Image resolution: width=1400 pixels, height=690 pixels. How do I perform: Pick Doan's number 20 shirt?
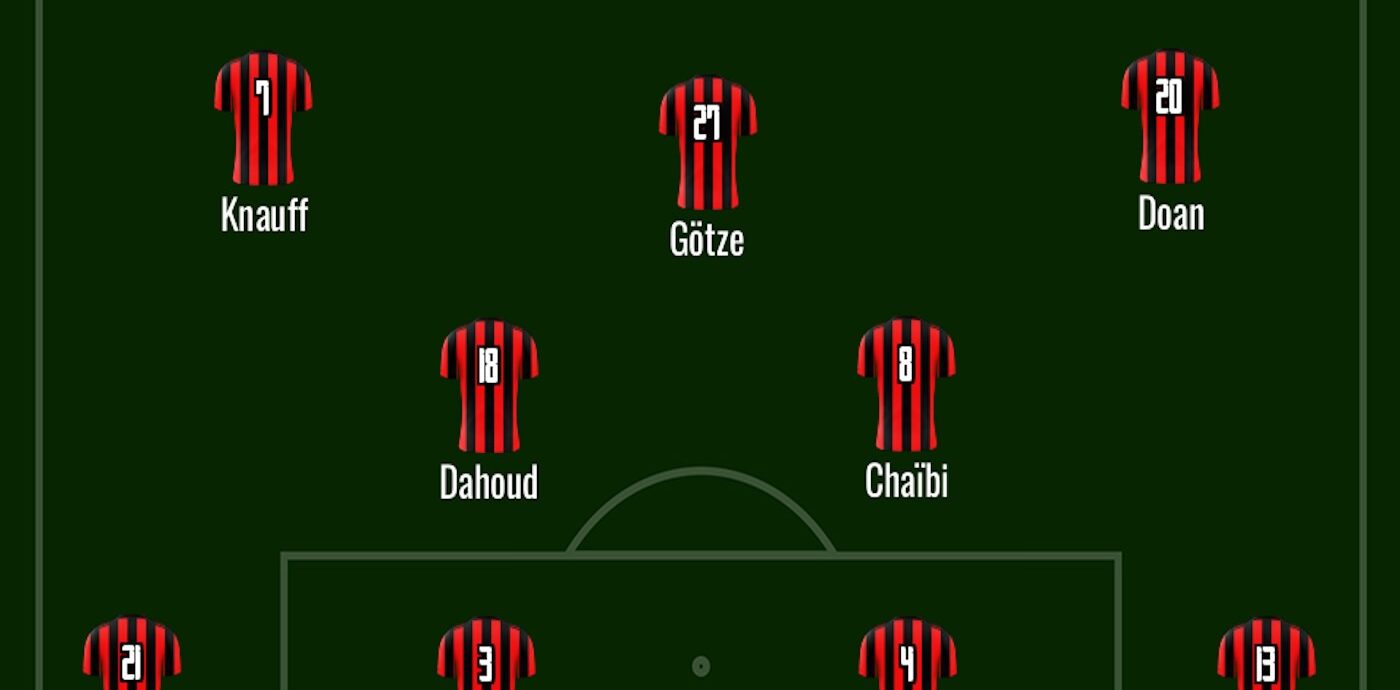coord(1169,117)
